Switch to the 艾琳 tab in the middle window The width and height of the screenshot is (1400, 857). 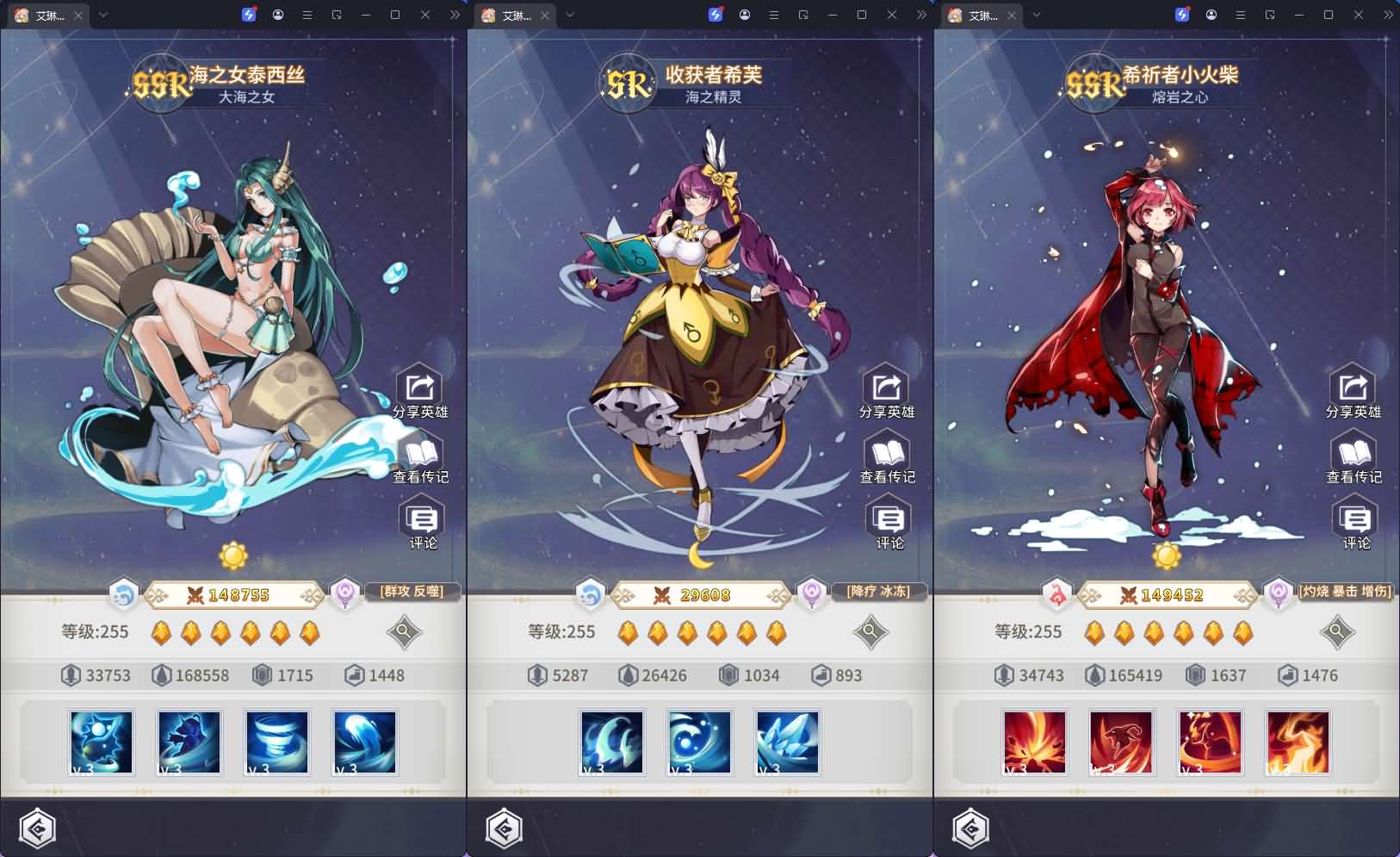514,15
